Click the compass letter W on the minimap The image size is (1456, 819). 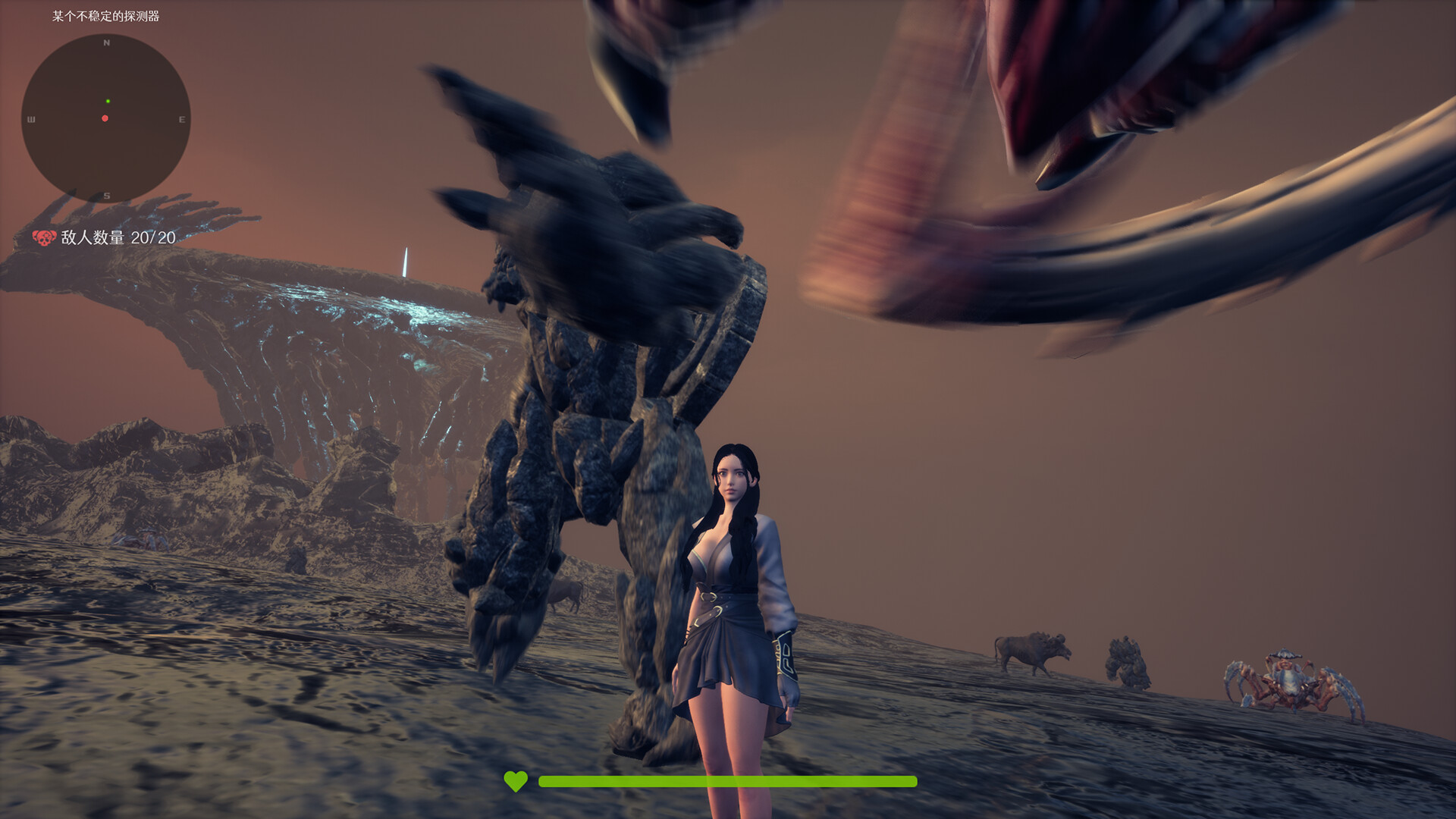tap(31, 118)
